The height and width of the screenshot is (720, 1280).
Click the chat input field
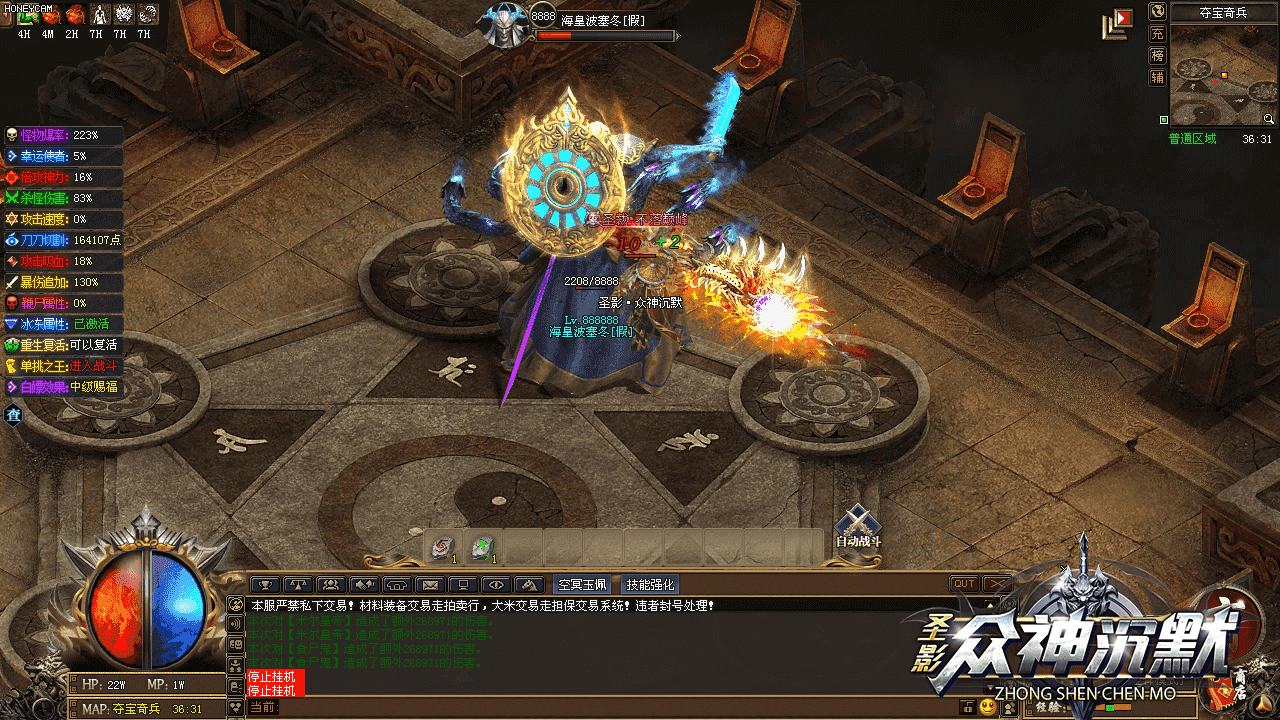(600, 708)
